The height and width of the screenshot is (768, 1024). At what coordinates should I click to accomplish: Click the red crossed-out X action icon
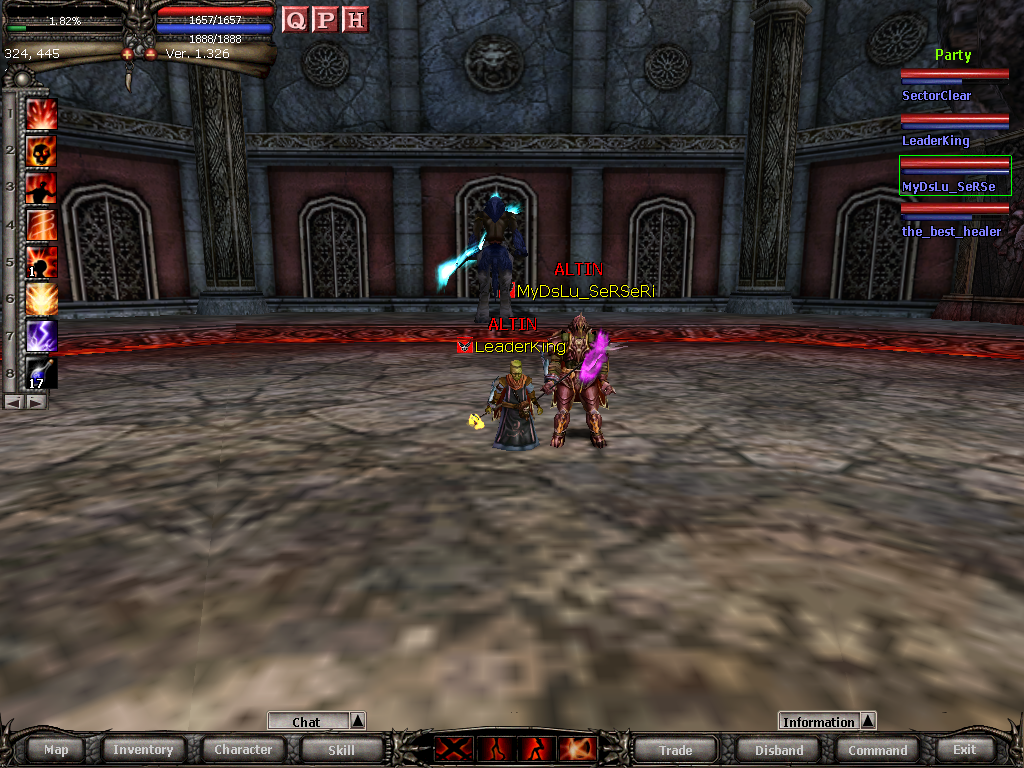(x=452, y=748)
